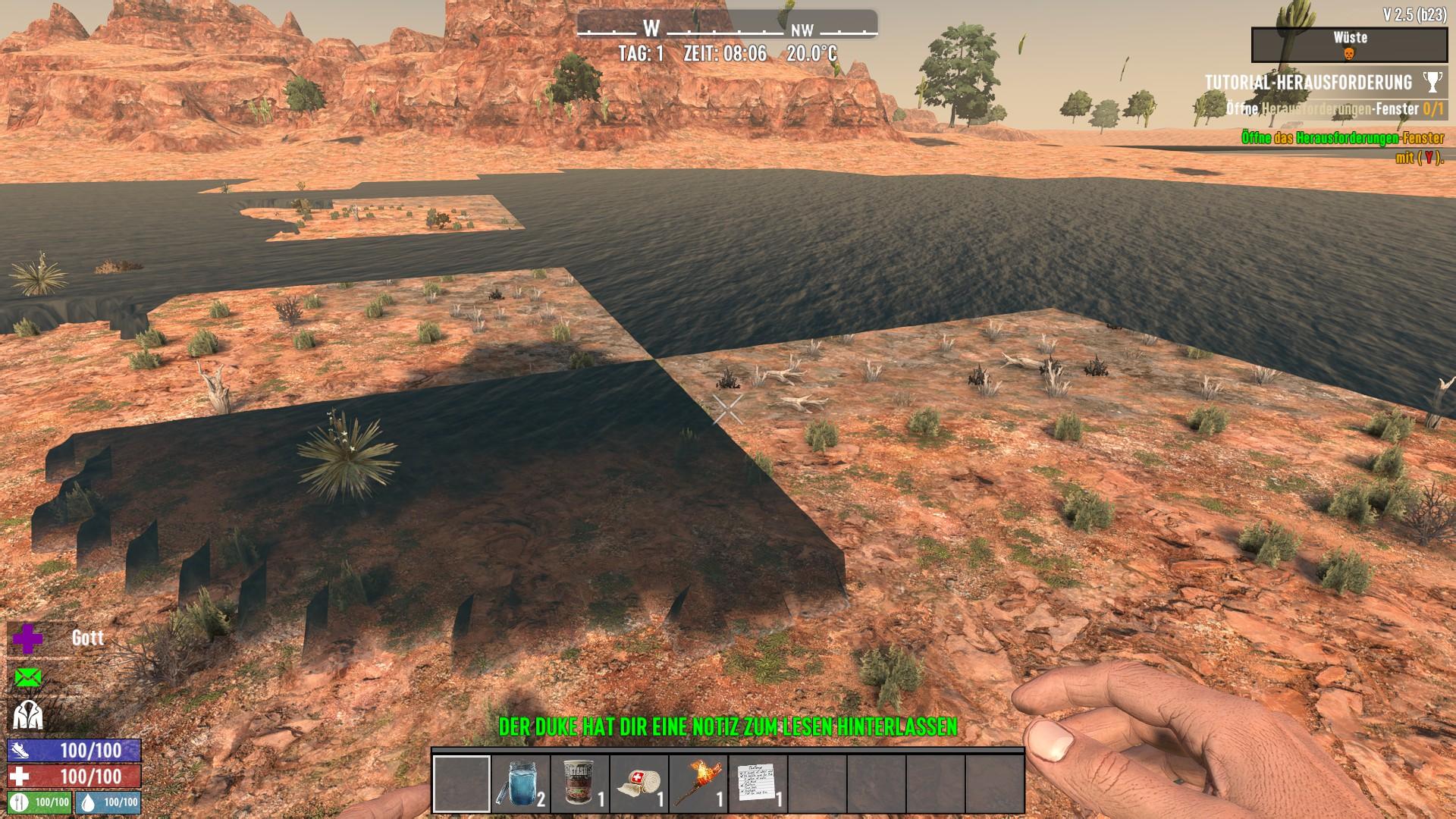Select the water jar hotbar slot

pyautogui.click(x=521, y=783)
